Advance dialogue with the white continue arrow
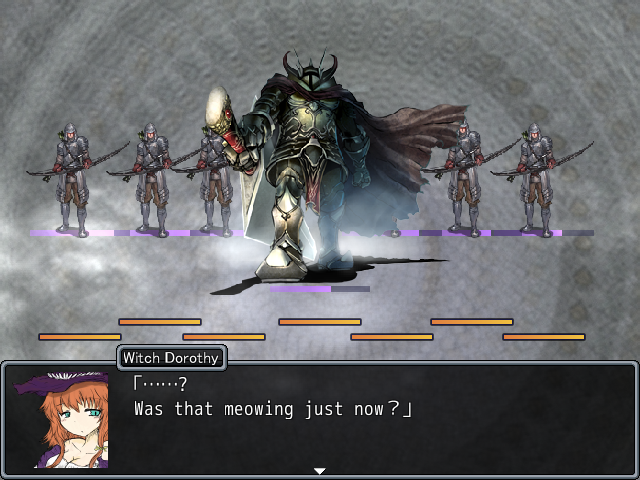This screenshot has height=480, width=640. click(x=319, y=470)
